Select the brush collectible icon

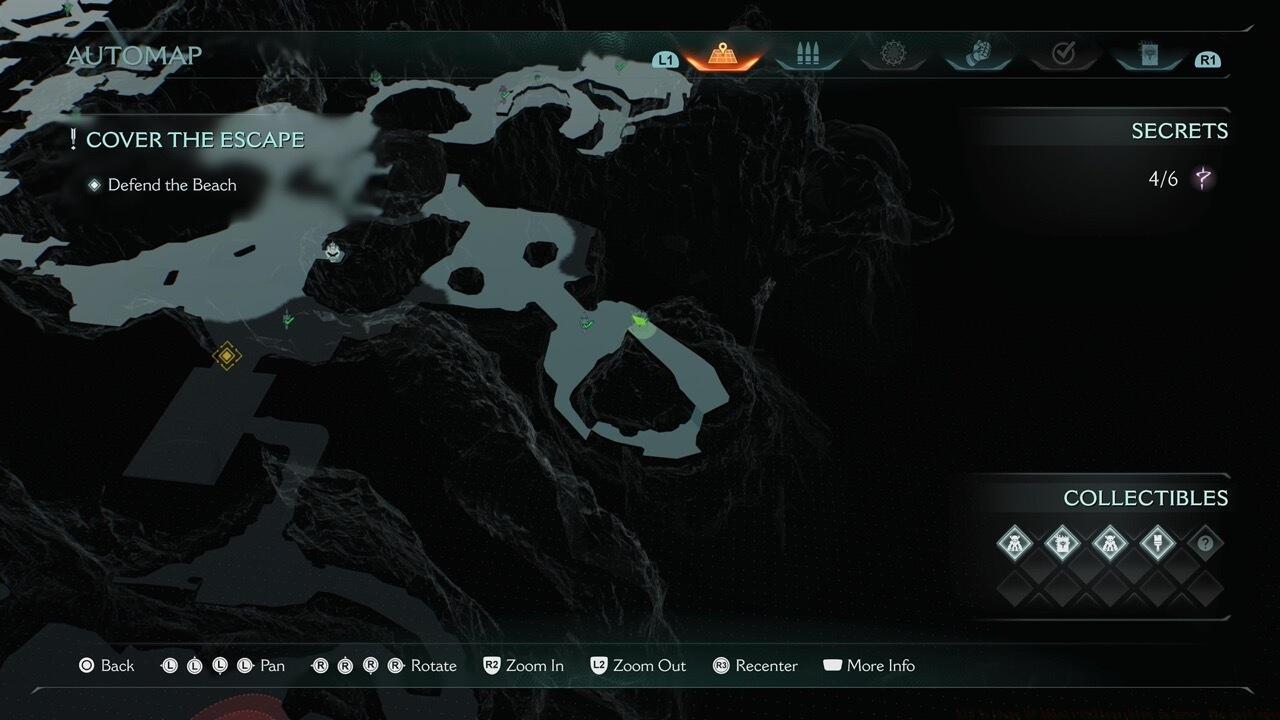pyautogui.click(x=1157, y=544)
